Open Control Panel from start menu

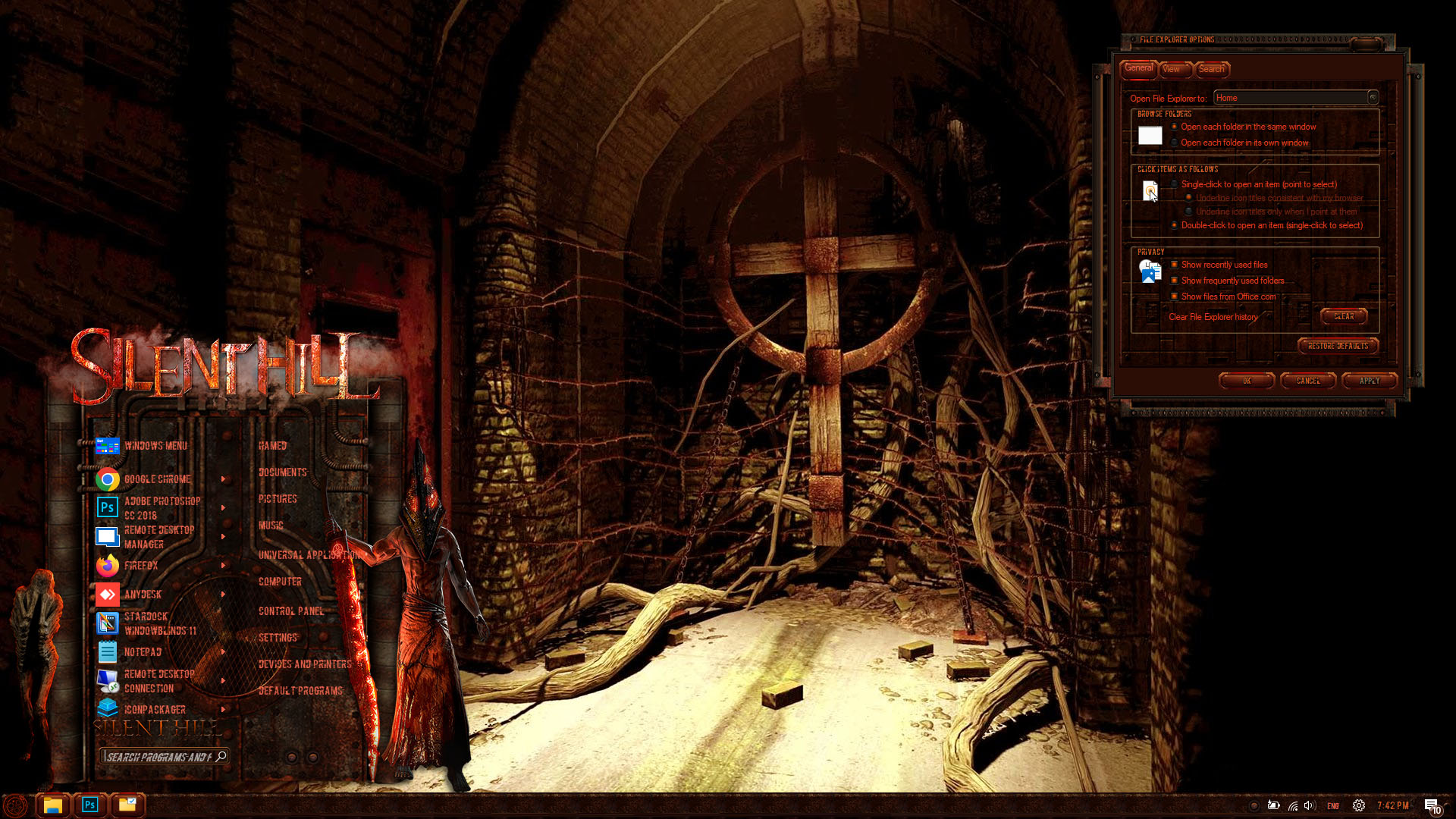tap(290, 611)
